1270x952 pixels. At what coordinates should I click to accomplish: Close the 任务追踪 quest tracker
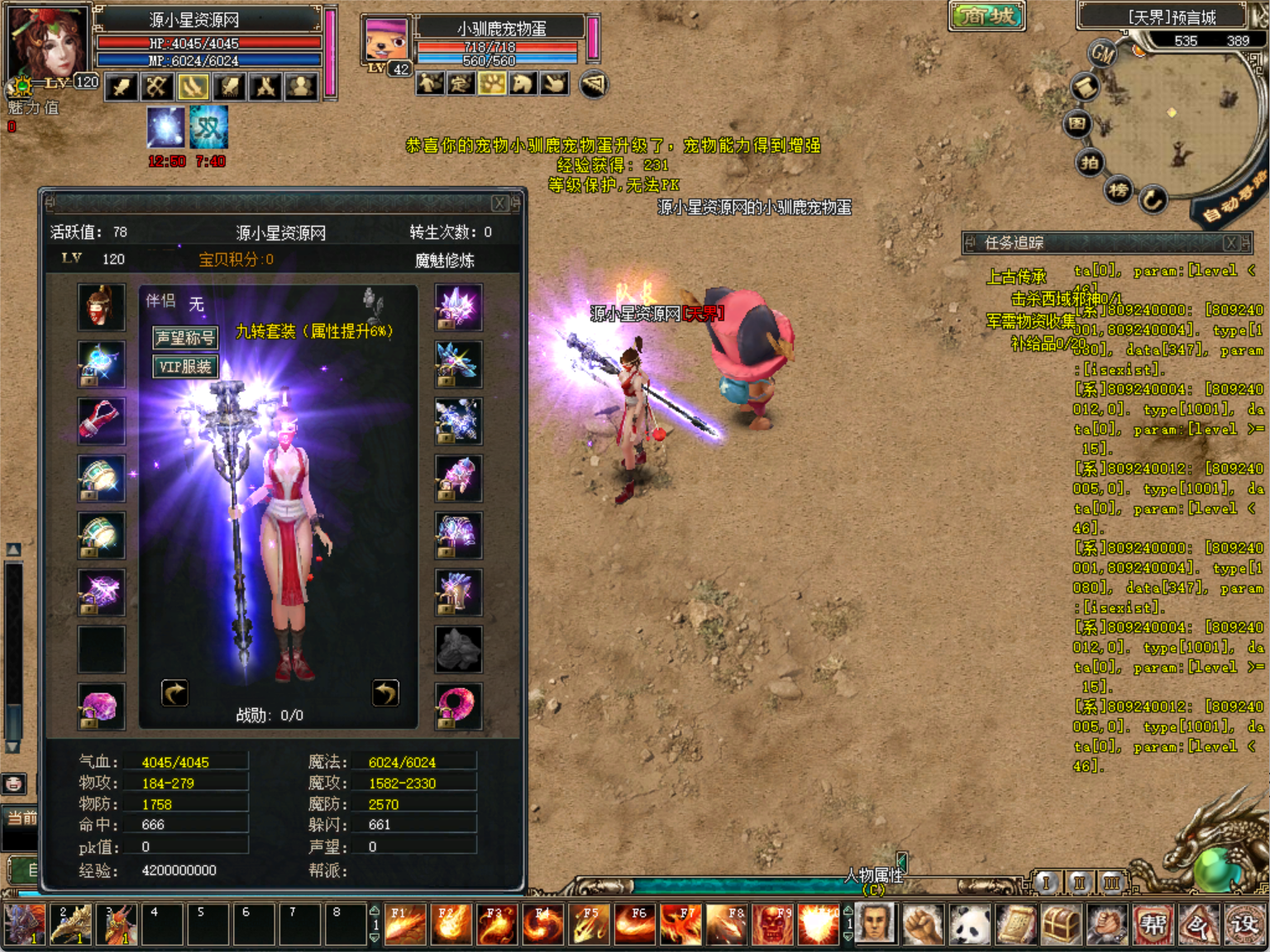tap(1231, 242)
